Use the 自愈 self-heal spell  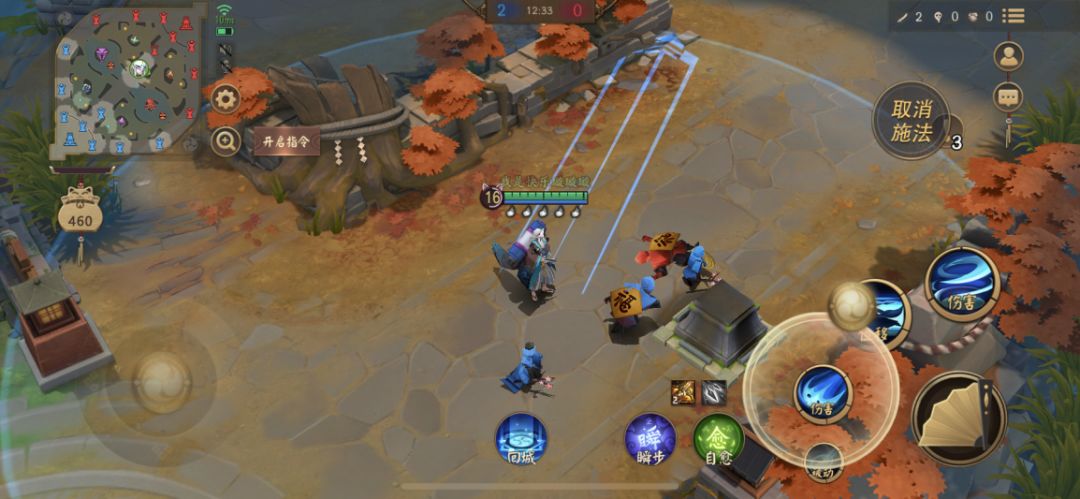[x=718, y=439]
